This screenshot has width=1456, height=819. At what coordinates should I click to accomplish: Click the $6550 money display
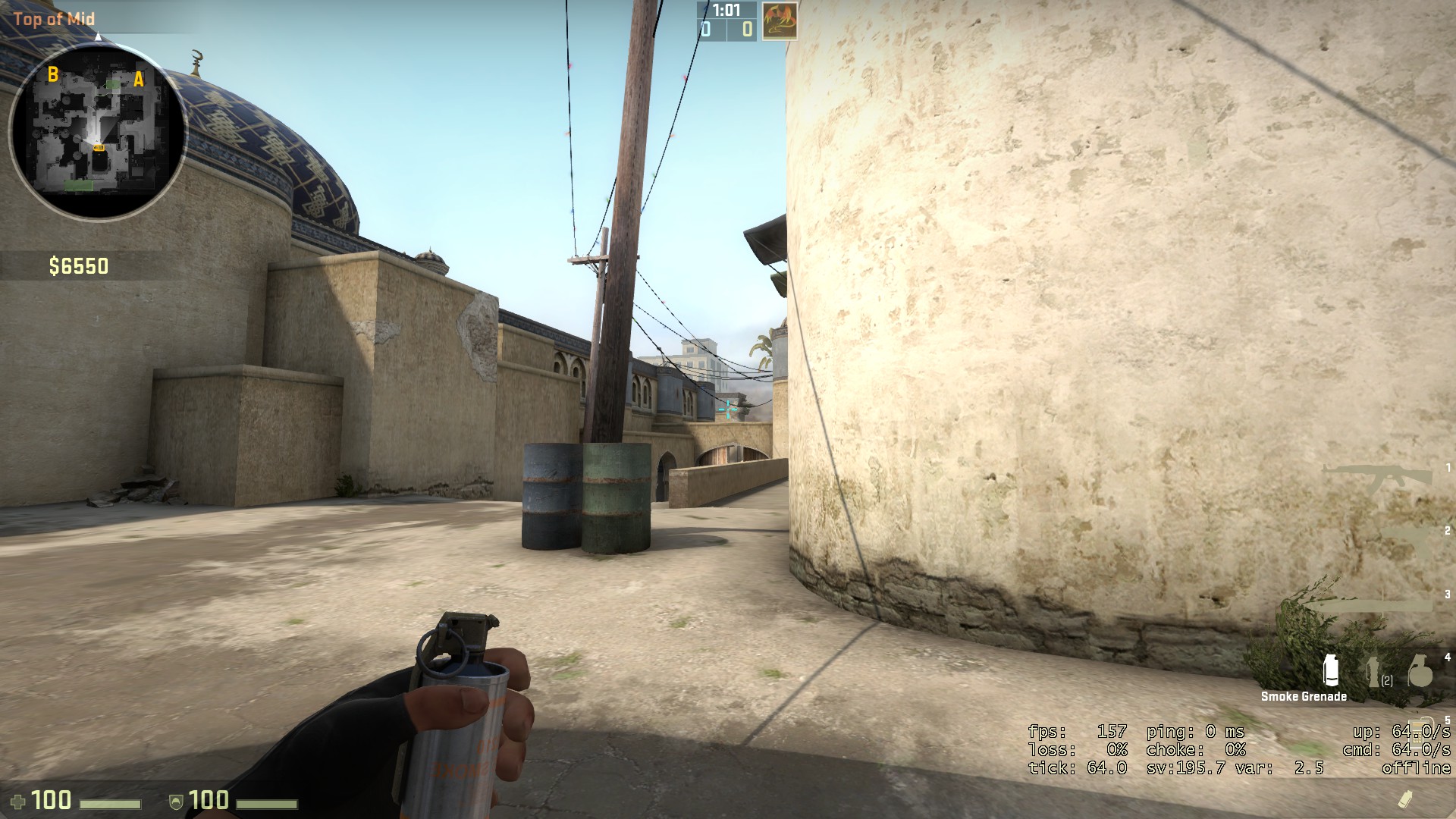click(79, 265)
